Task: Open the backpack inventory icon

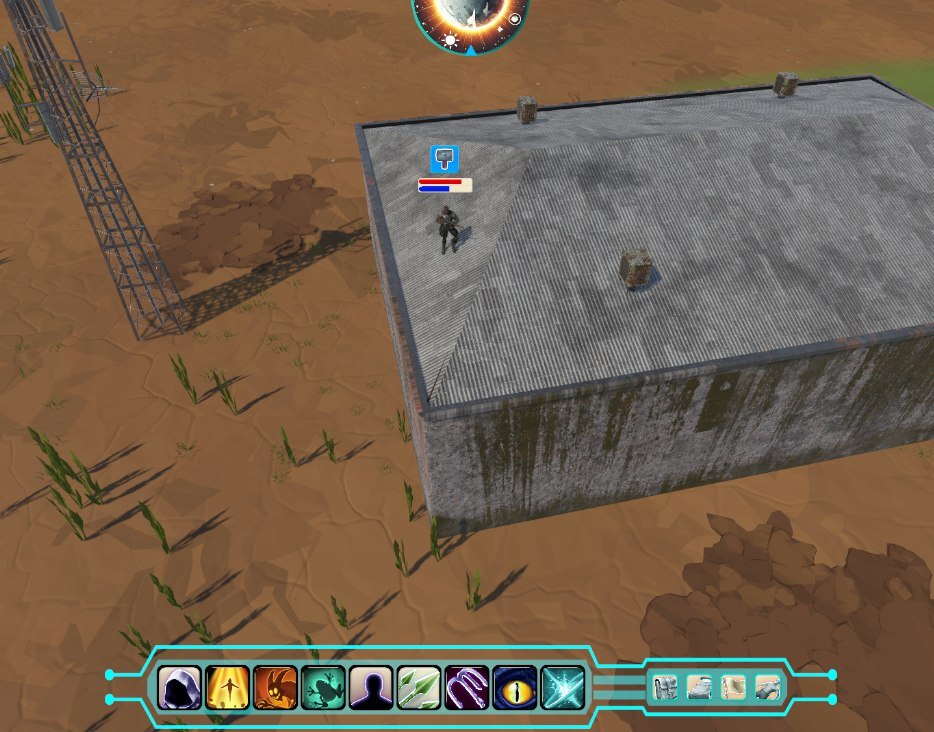Action: tap(666, 688)
